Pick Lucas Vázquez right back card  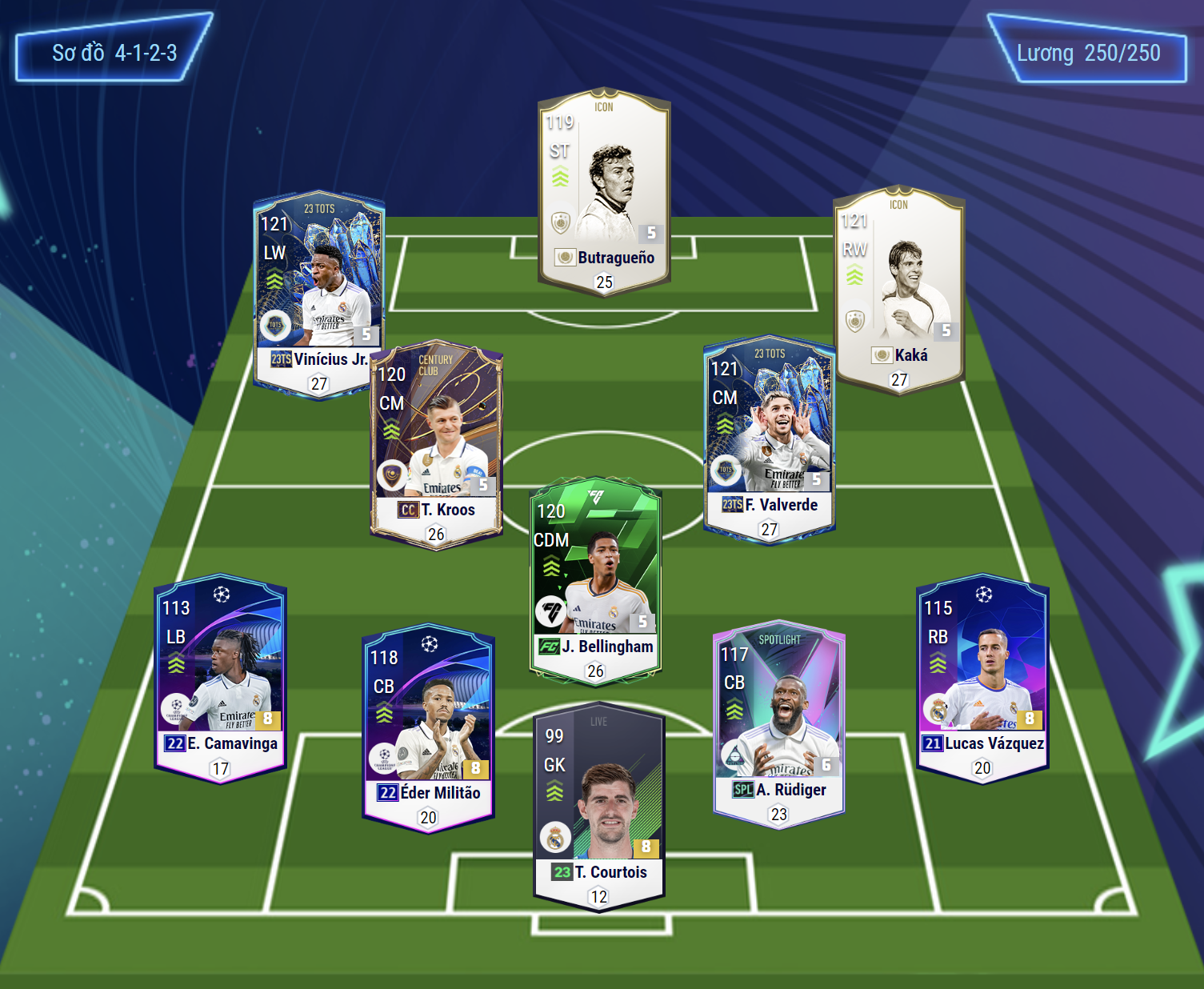(x=982, y=677)
